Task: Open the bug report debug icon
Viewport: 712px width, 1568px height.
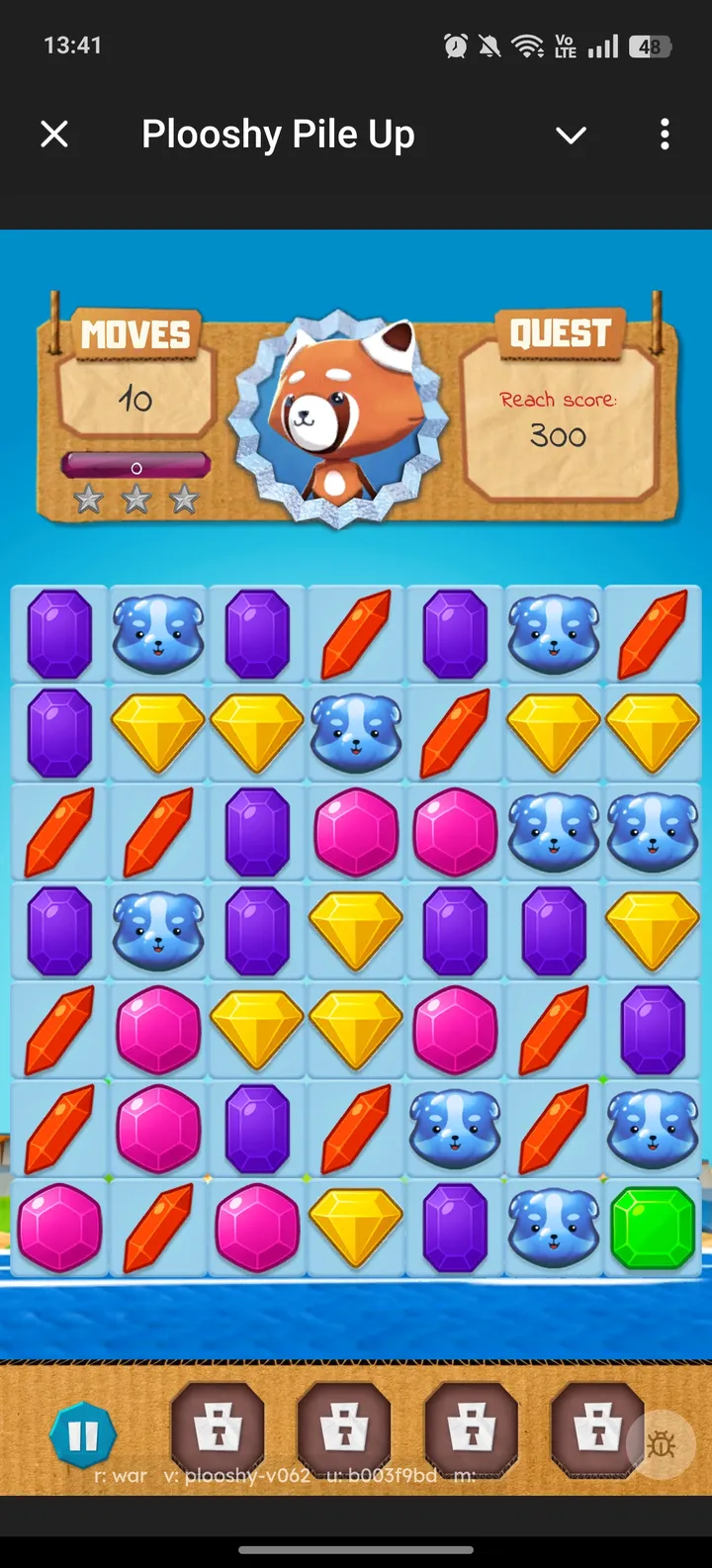Action: 661,1445
